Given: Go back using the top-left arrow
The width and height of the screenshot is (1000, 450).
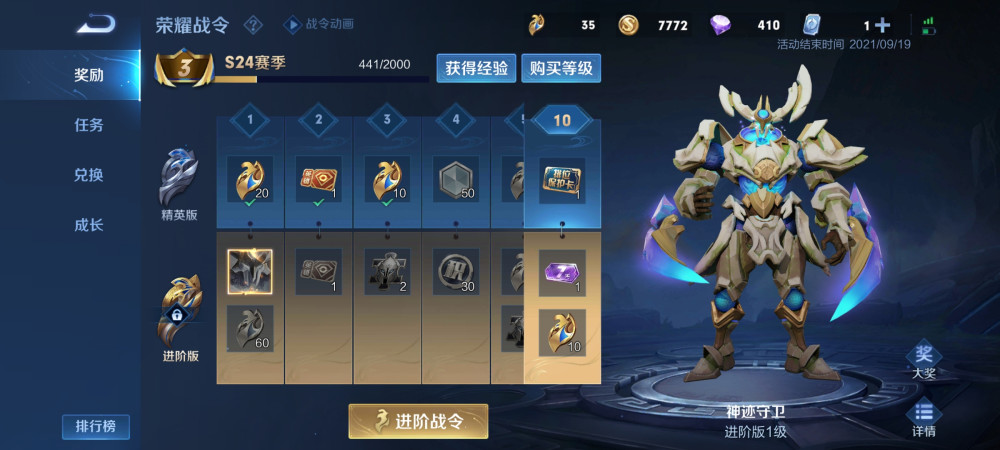Looking at the screenshot, I should (x=96, y=22).
